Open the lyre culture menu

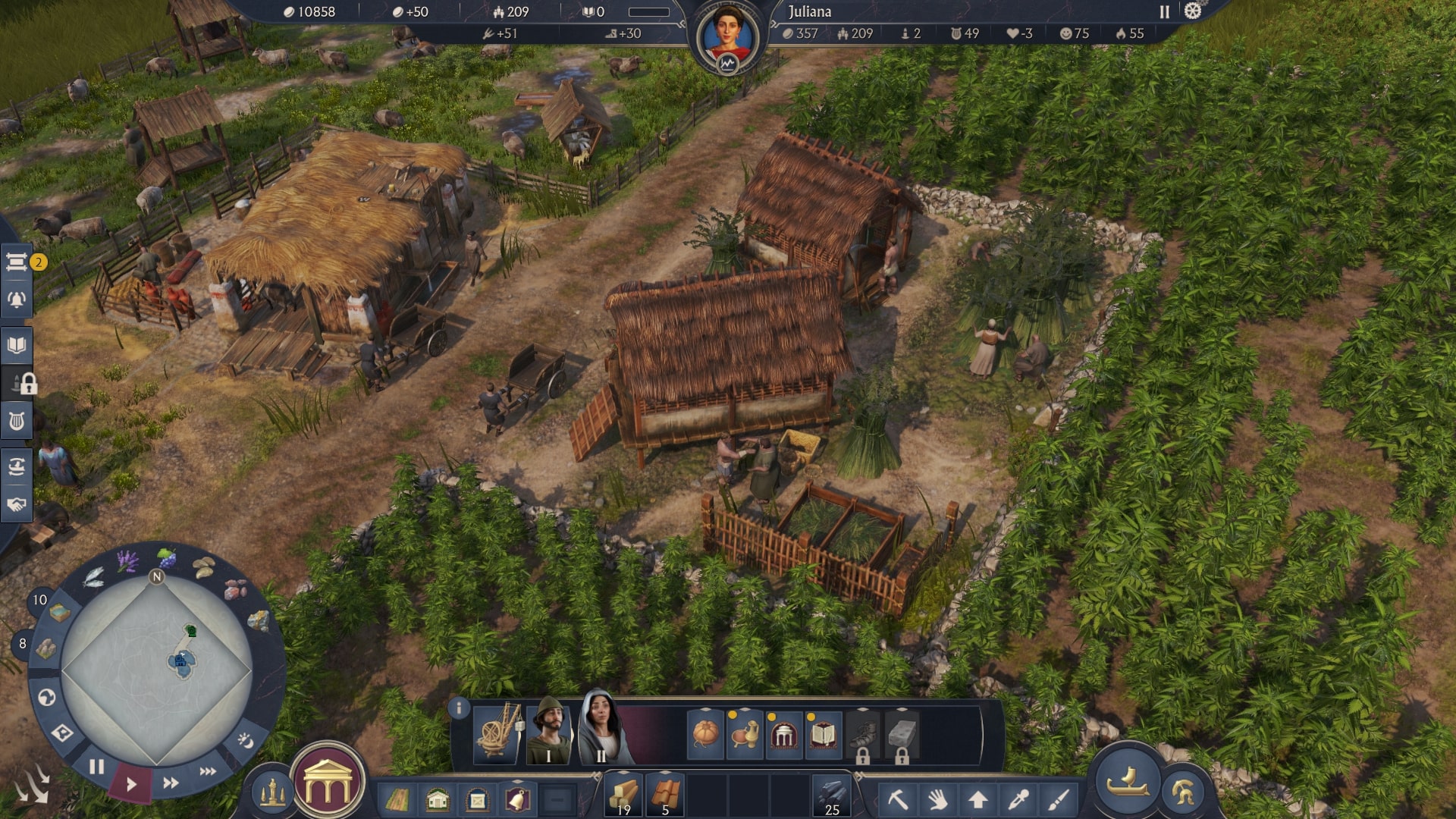click(x=17, y=421)
